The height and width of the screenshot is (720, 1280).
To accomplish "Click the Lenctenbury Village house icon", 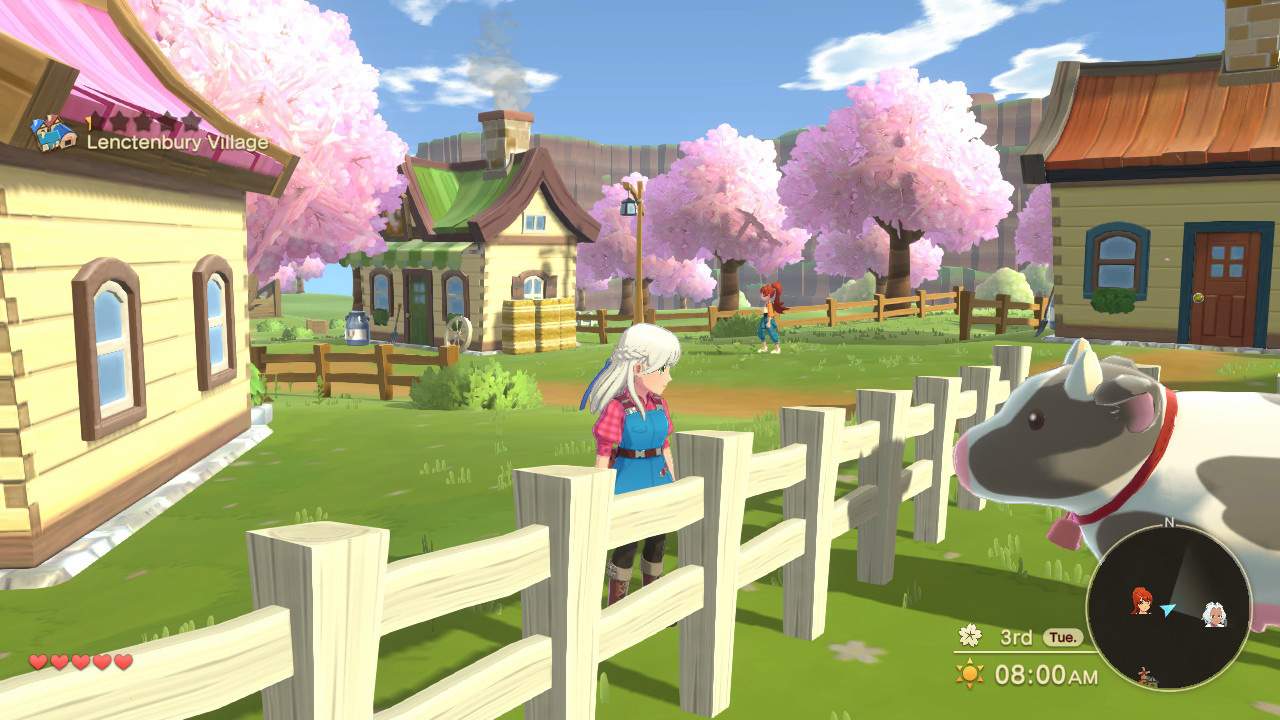I will point(54,132).
